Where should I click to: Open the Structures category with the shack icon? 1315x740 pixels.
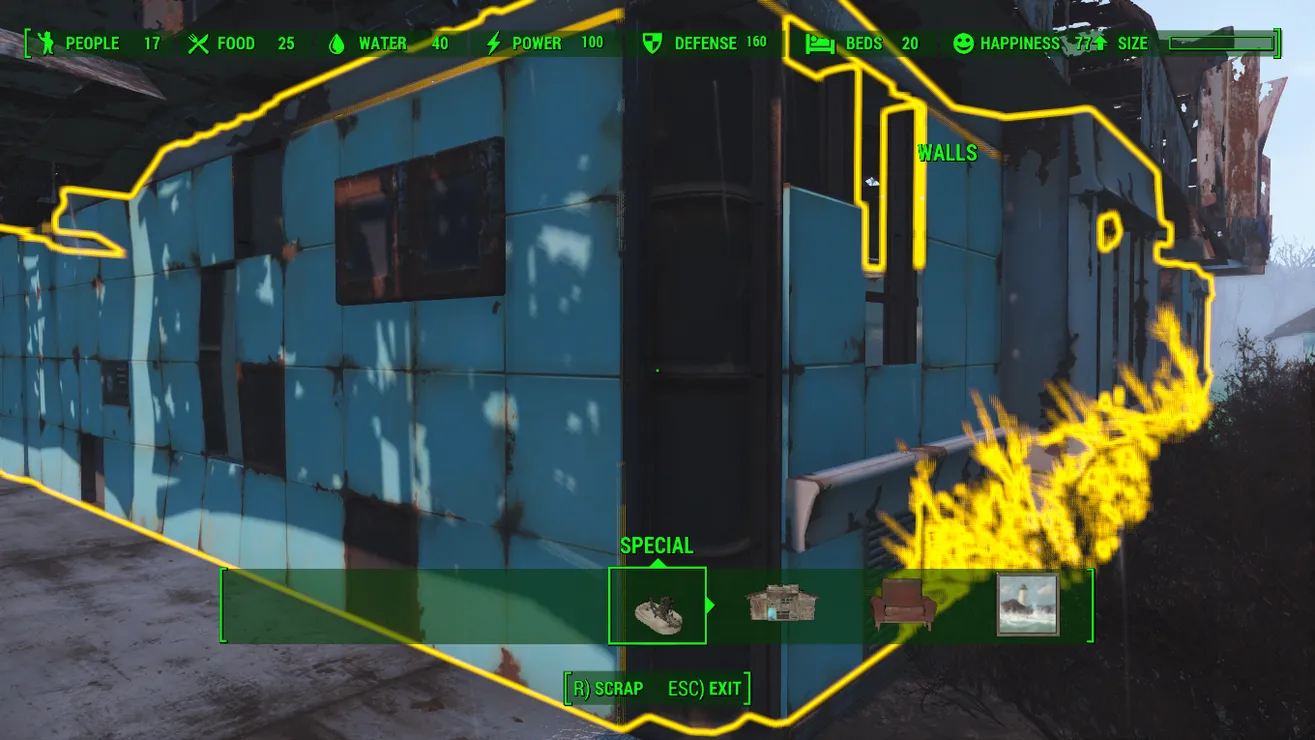[782, 605]
